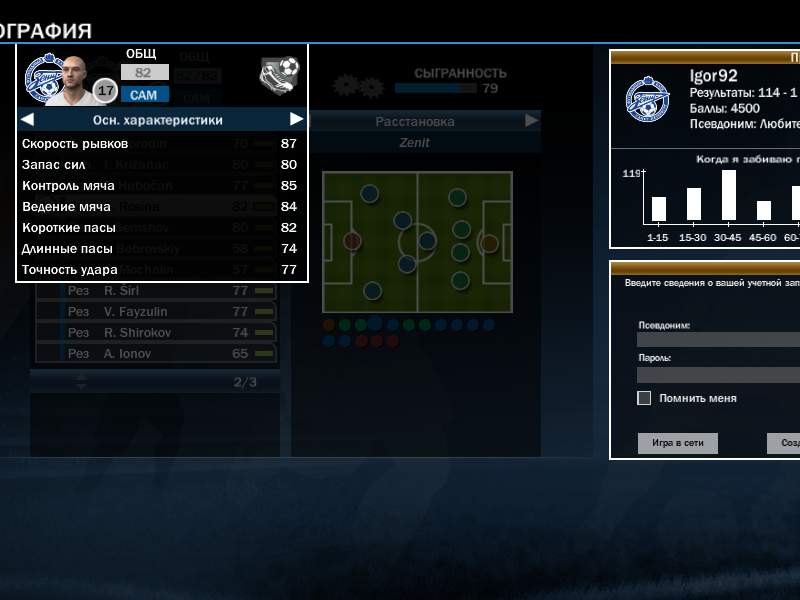Pick reserve player A. Ionov
Image resolution: width=800 pixels, height=600 pixels.
tap(155, 353)
